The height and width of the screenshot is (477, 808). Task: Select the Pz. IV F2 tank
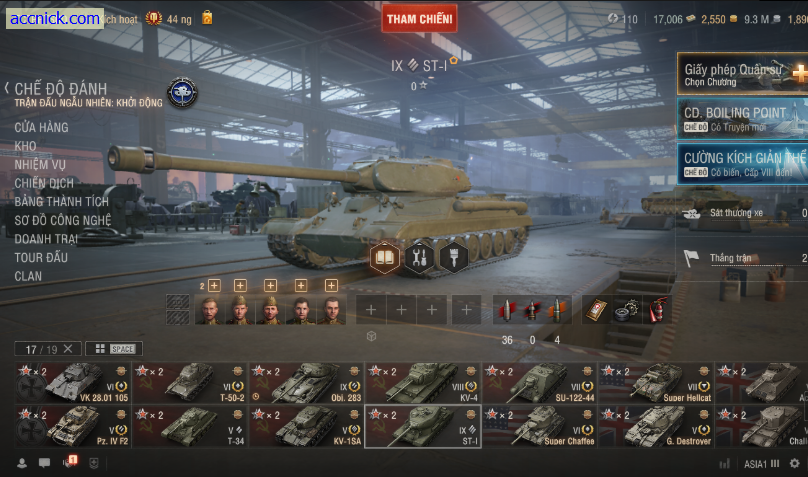(73, 426)
